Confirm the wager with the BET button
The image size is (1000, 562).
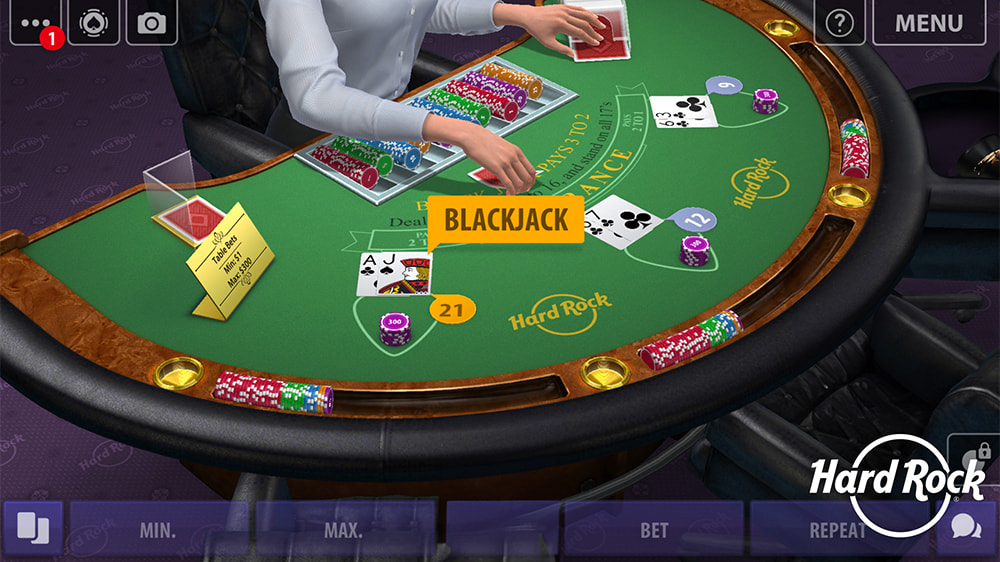654,529
